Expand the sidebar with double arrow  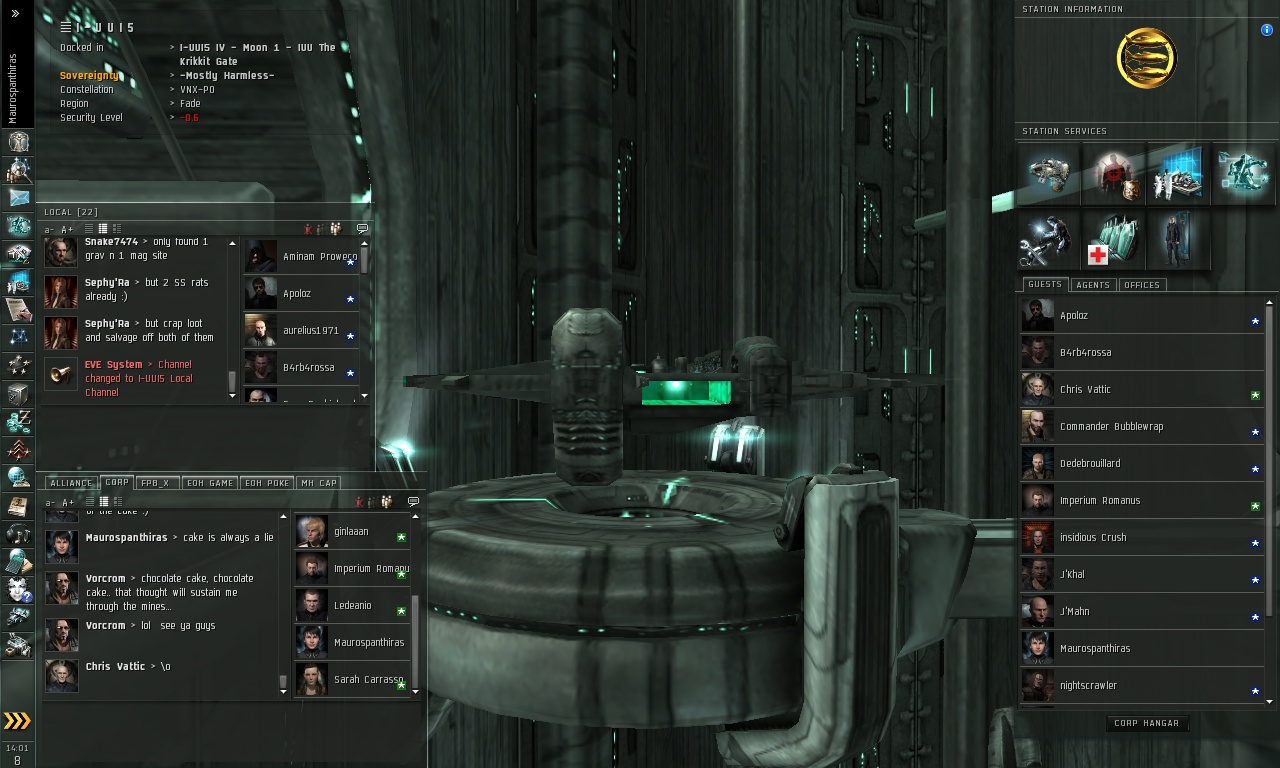coord(15,14)
